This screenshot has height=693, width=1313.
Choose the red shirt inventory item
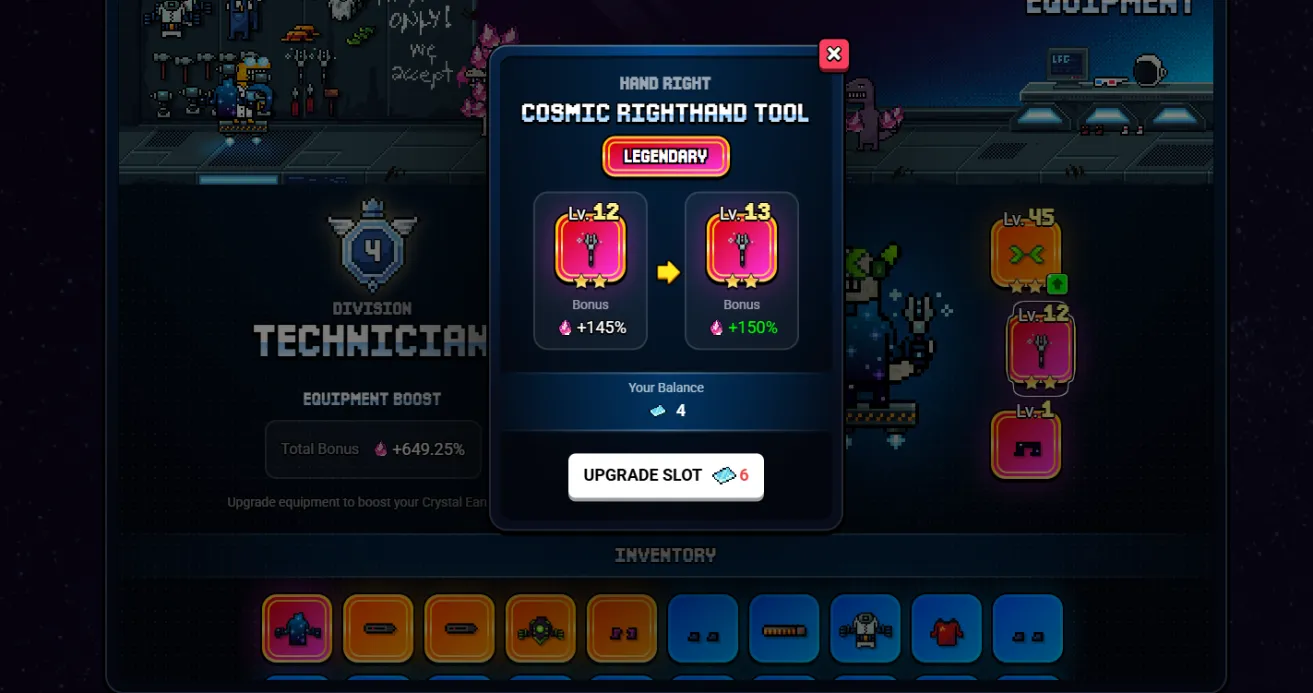946,629
